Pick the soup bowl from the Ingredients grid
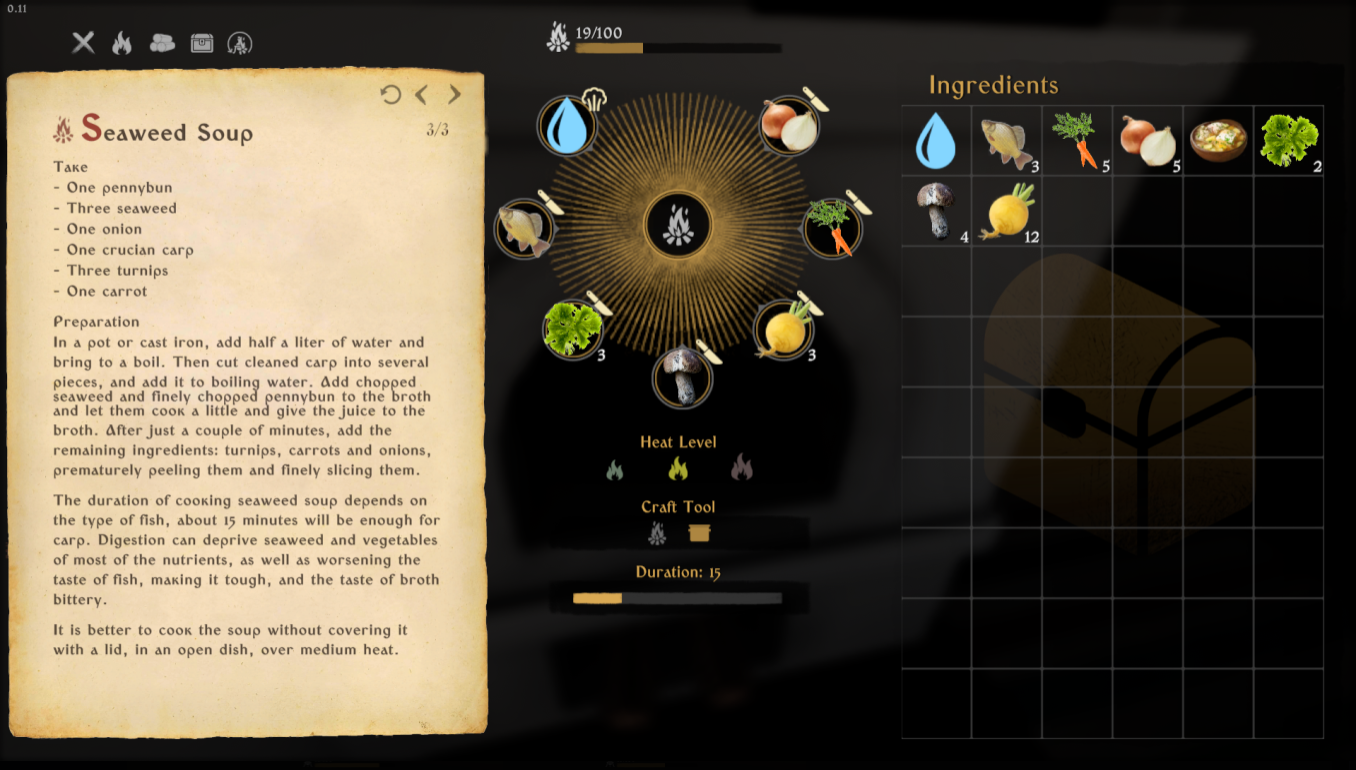This screenshot has width=1356, height=770. point(1217,141)
